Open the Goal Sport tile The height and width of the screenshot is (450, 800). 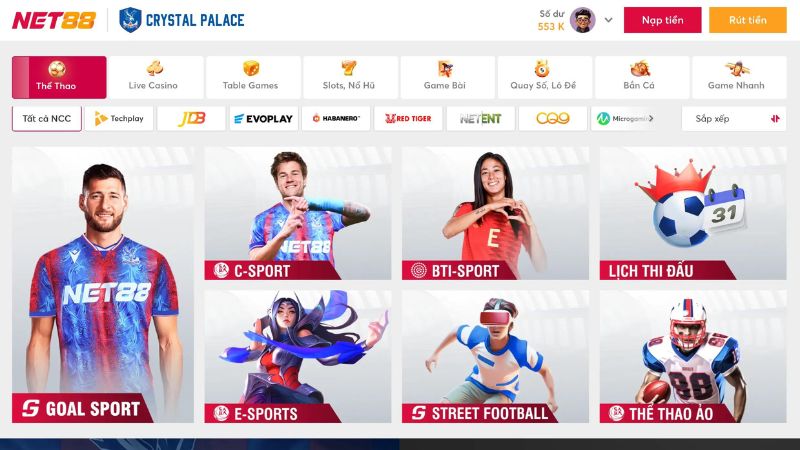(103, 284)
